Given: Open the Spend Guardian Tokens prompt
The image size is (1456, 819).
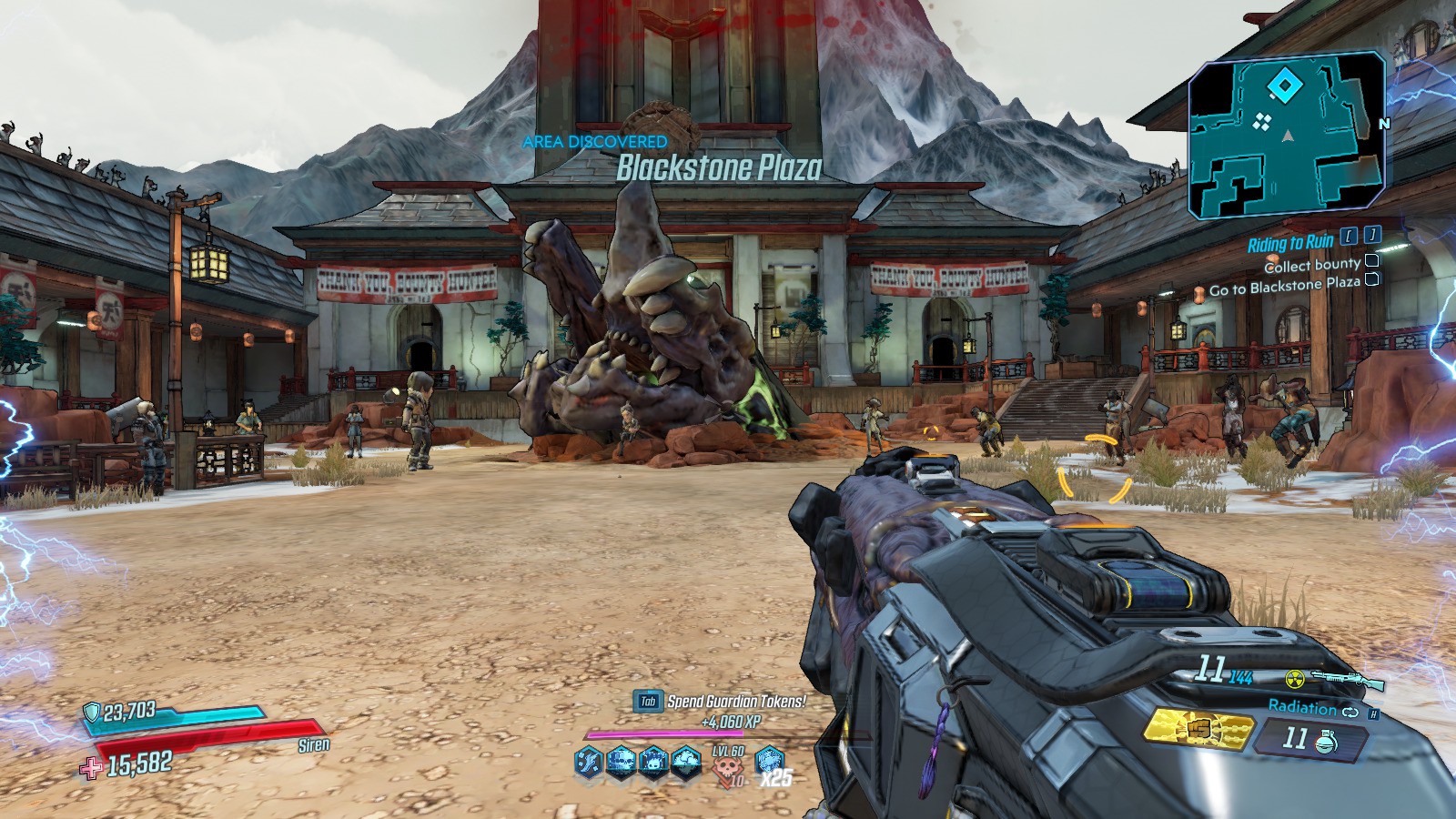Looking at the screenshot, I should [719, 702].
